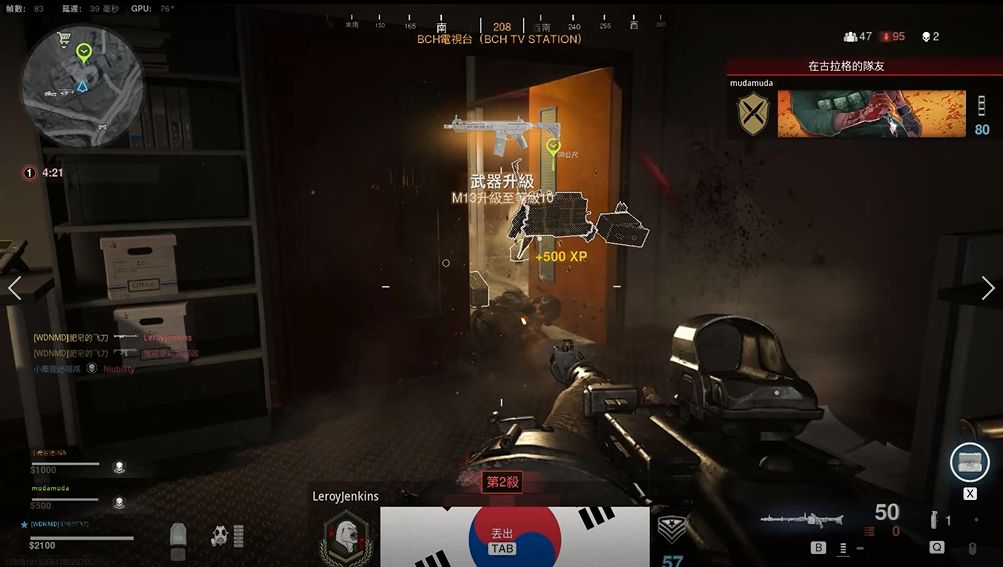Click the armor plate icon
The width and height of the screenshot is (1003, 567).
click(x=178, y=540)
